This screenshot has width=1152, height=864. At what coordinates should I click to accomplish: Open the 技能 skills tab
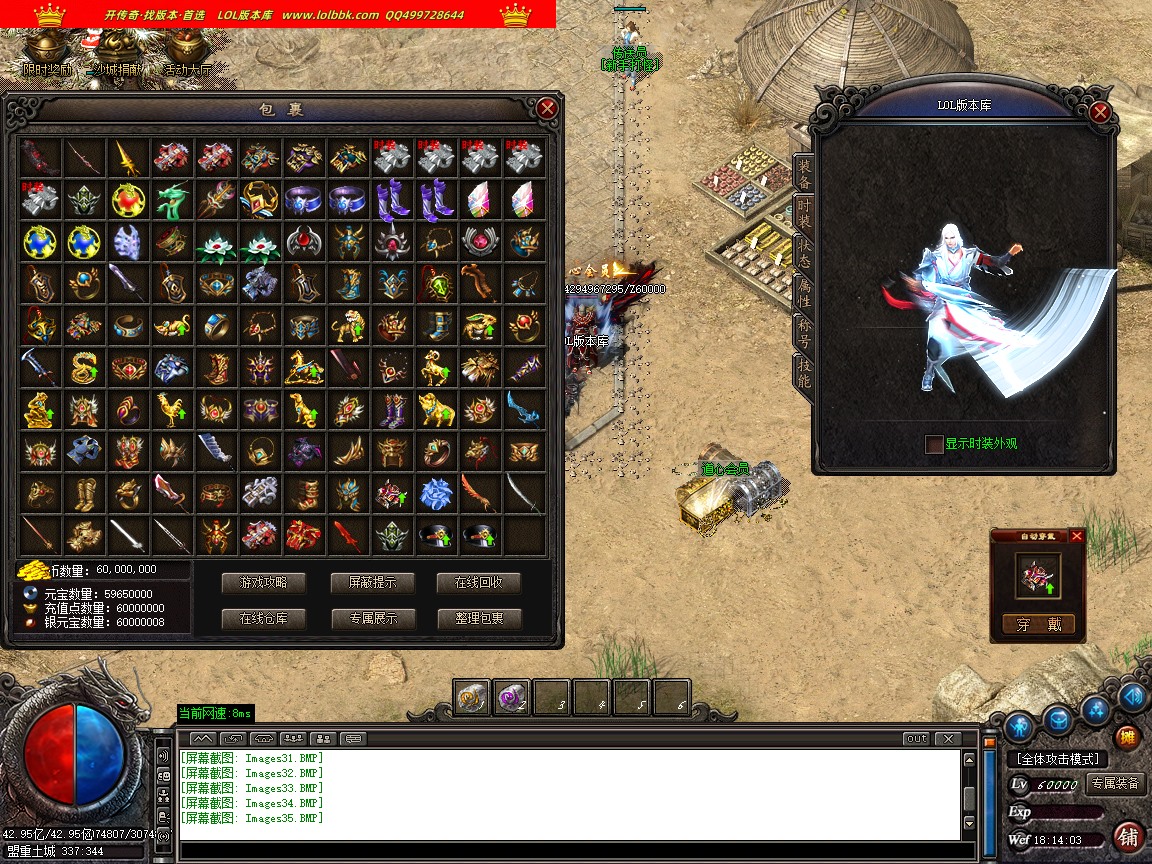pyautogui.click(x=803, y=372)
